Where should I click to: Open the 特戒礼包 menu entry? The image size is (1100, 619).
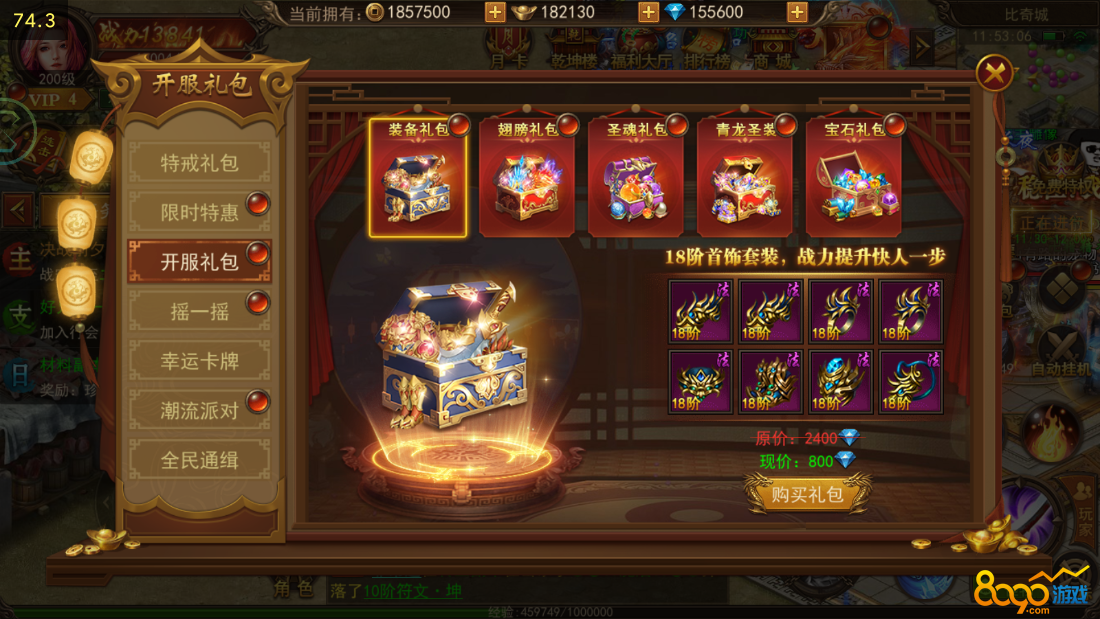coord(200,163)
